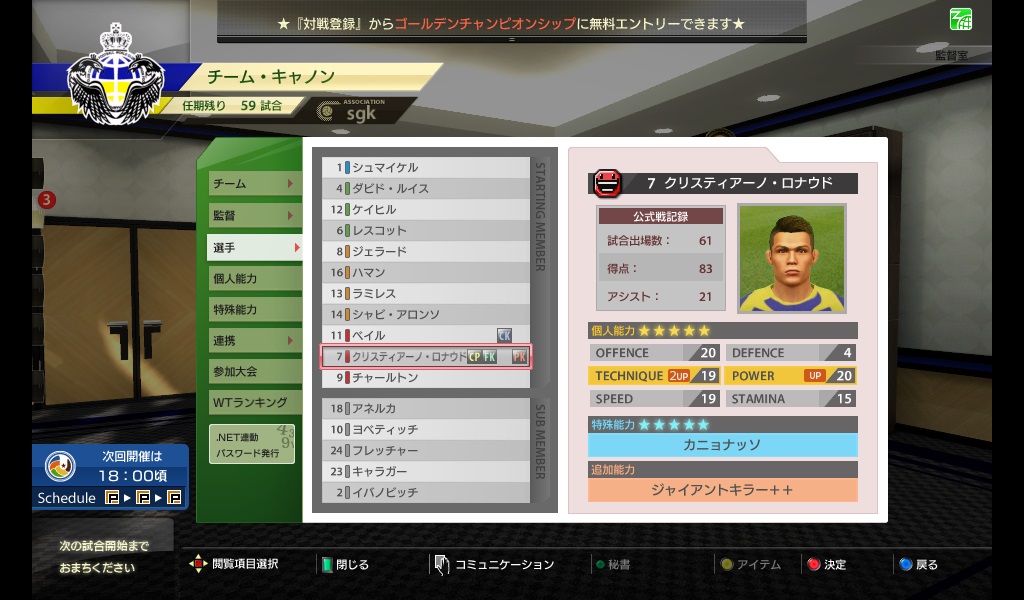Open the 個人能力 menu entry
The height and width of the screenshot is (600, 1024).
(x=251, y=278)
